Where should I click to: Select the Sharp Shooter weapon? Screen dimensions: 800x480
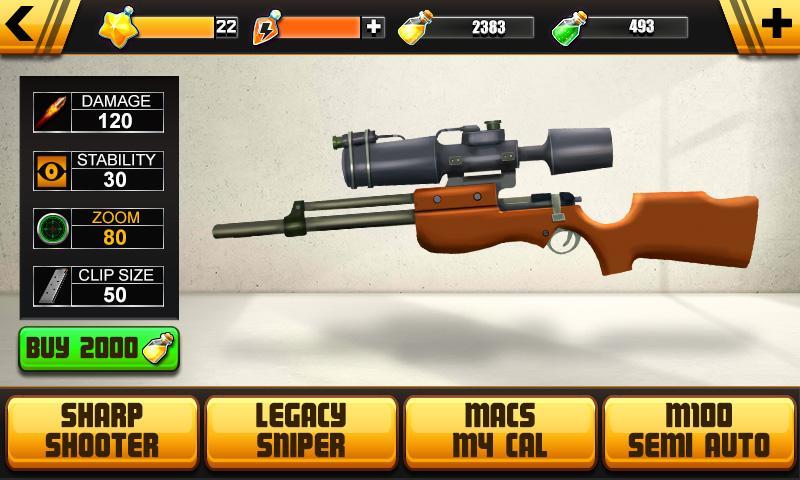pyautogui.click(x=101, y=430)
